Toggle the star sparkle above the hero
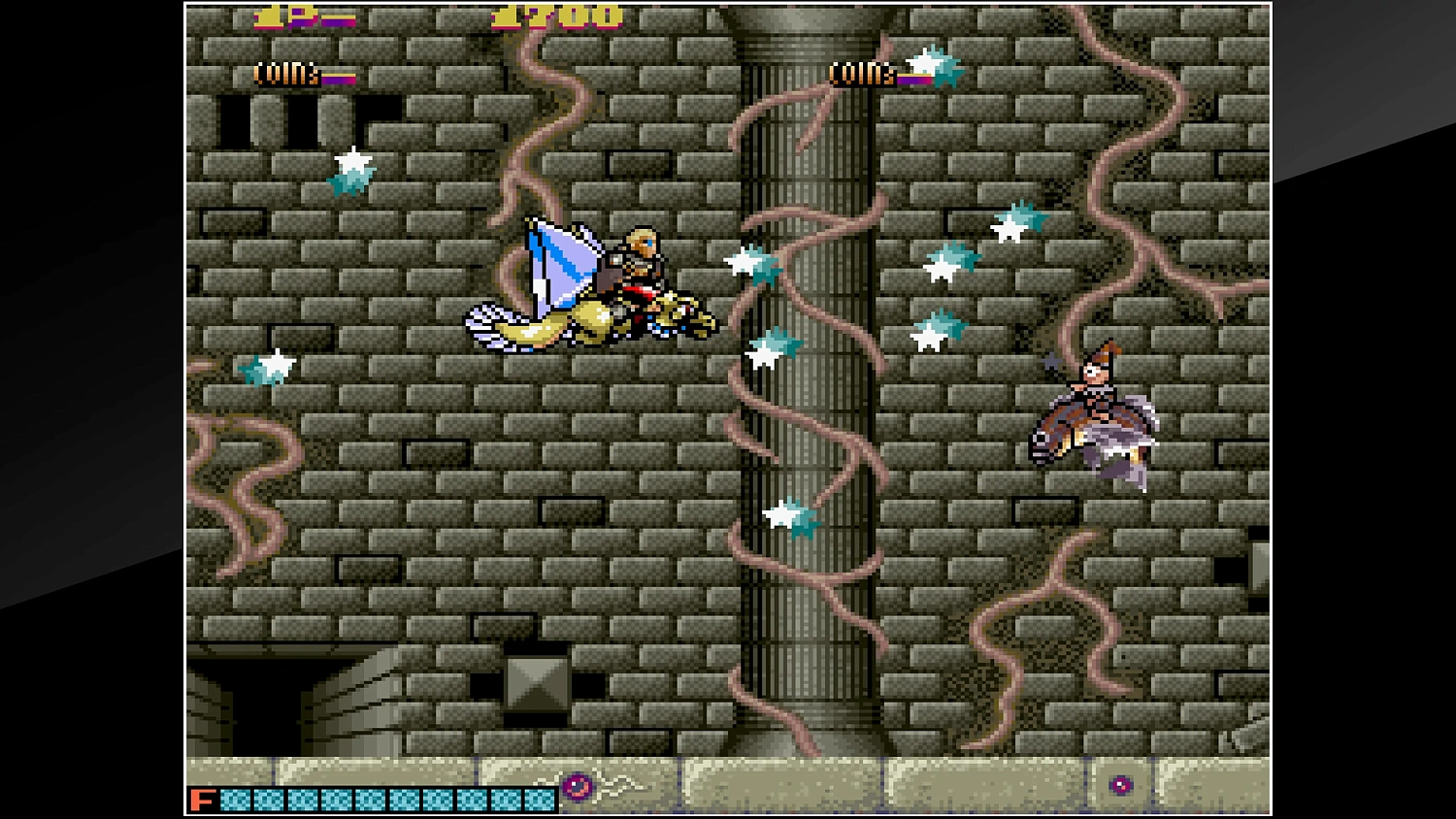 pos(349,170)
